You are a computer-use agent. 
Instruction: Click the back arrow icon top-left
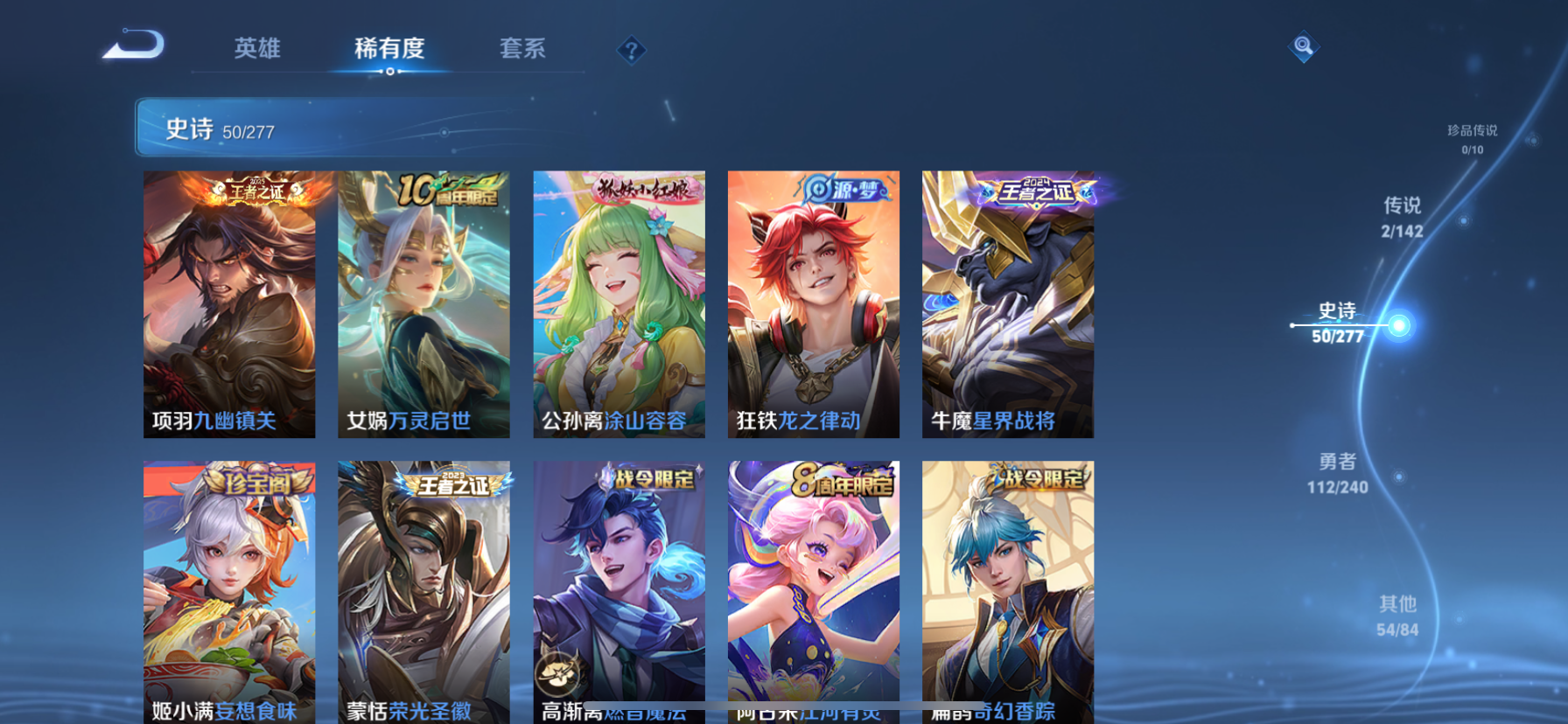[x=133, y=44]
